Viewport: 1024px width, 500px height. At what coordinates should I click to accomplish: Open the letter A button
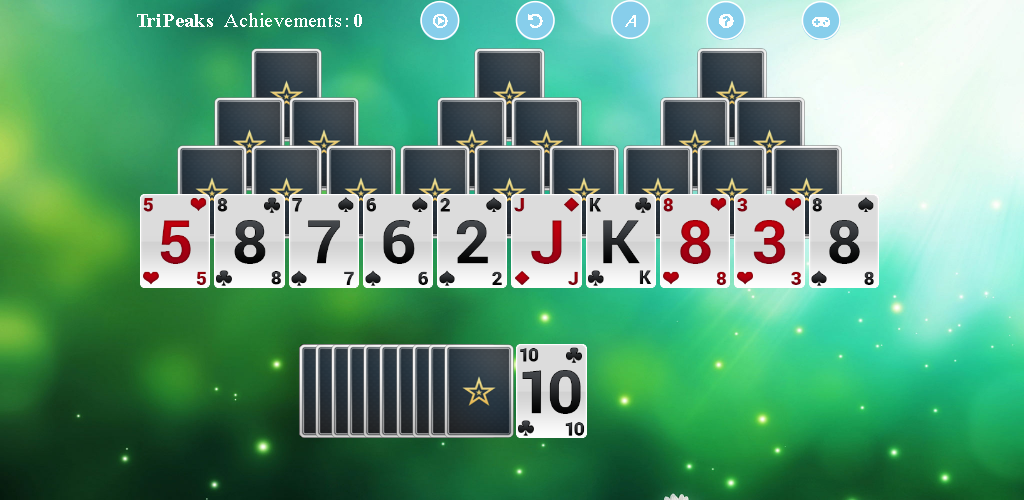pos(630,20)
